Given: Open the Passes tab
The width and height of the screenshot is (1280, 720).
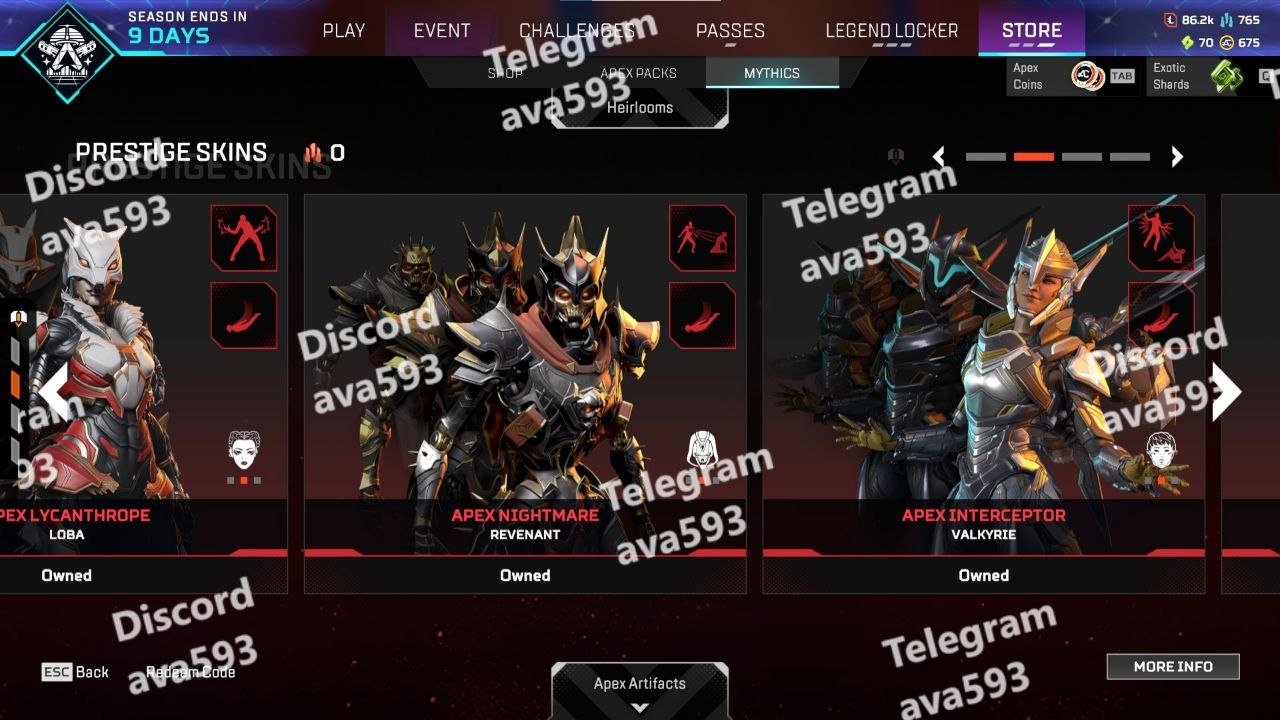Looking at the screenshot, I should [x=730, y=31].
